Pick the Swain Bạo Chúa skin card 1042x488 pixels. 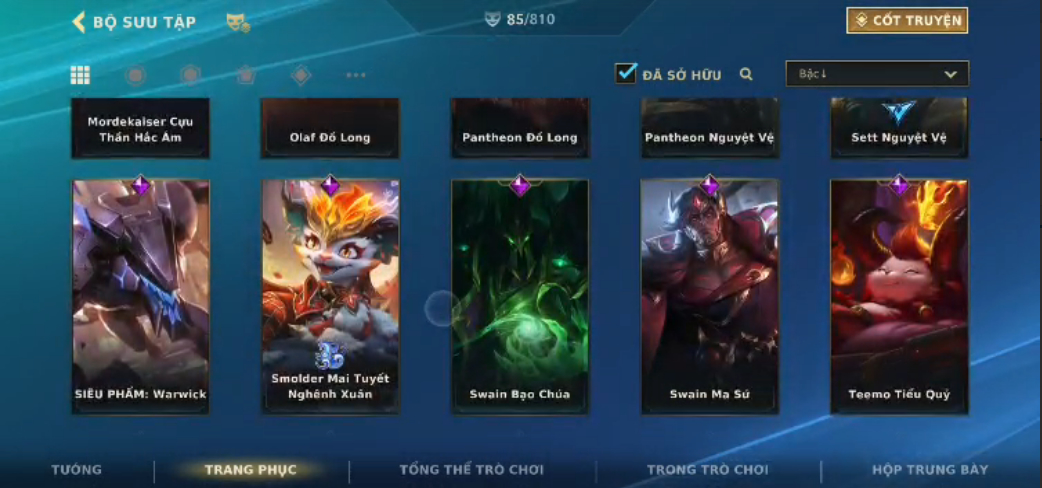[x=520, y=296]
